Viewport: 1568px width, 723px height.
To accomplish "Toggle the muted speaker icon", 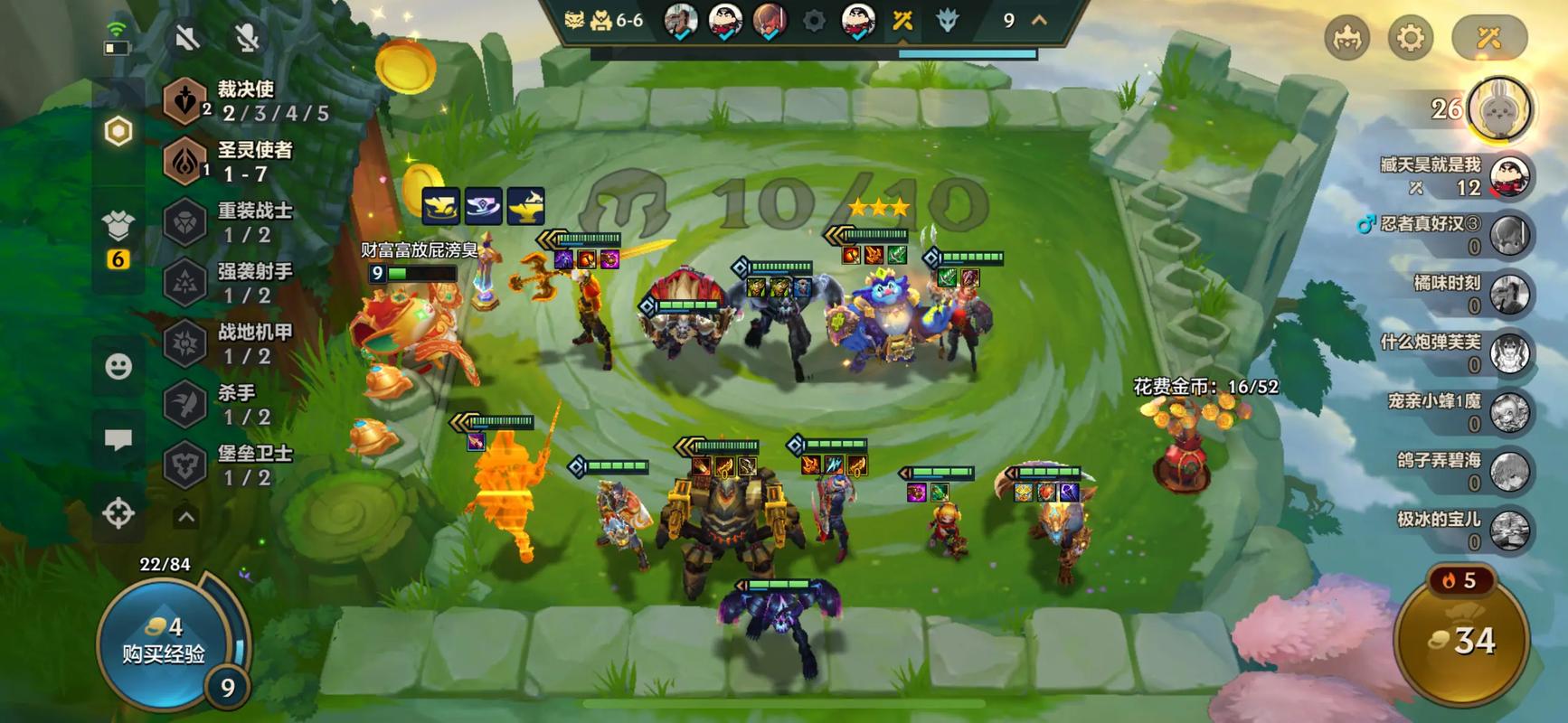I will click(188, 37).
